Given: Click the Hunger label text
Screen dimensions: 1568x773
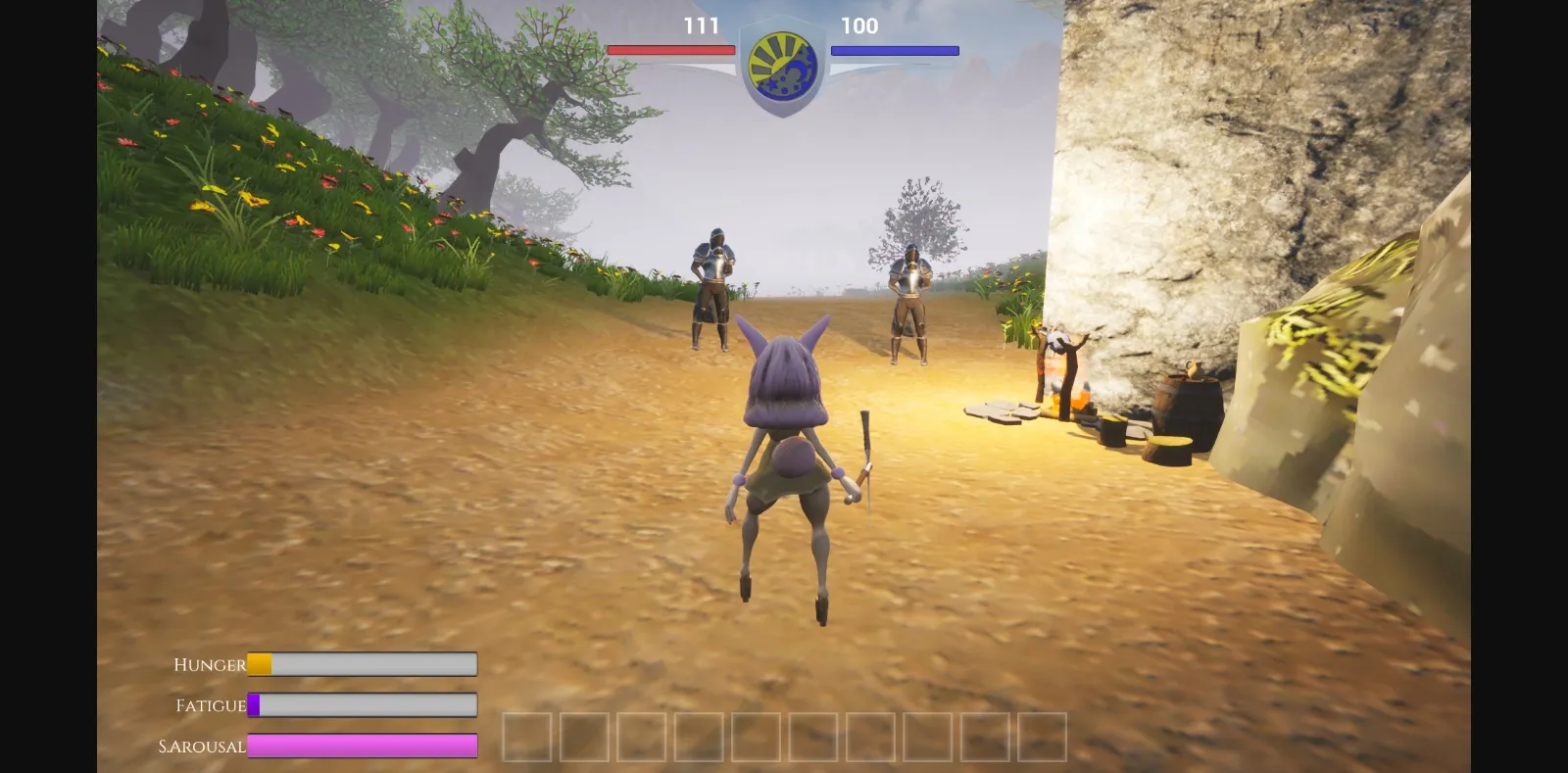Looking at the screenshot, I should pos(208,664).
